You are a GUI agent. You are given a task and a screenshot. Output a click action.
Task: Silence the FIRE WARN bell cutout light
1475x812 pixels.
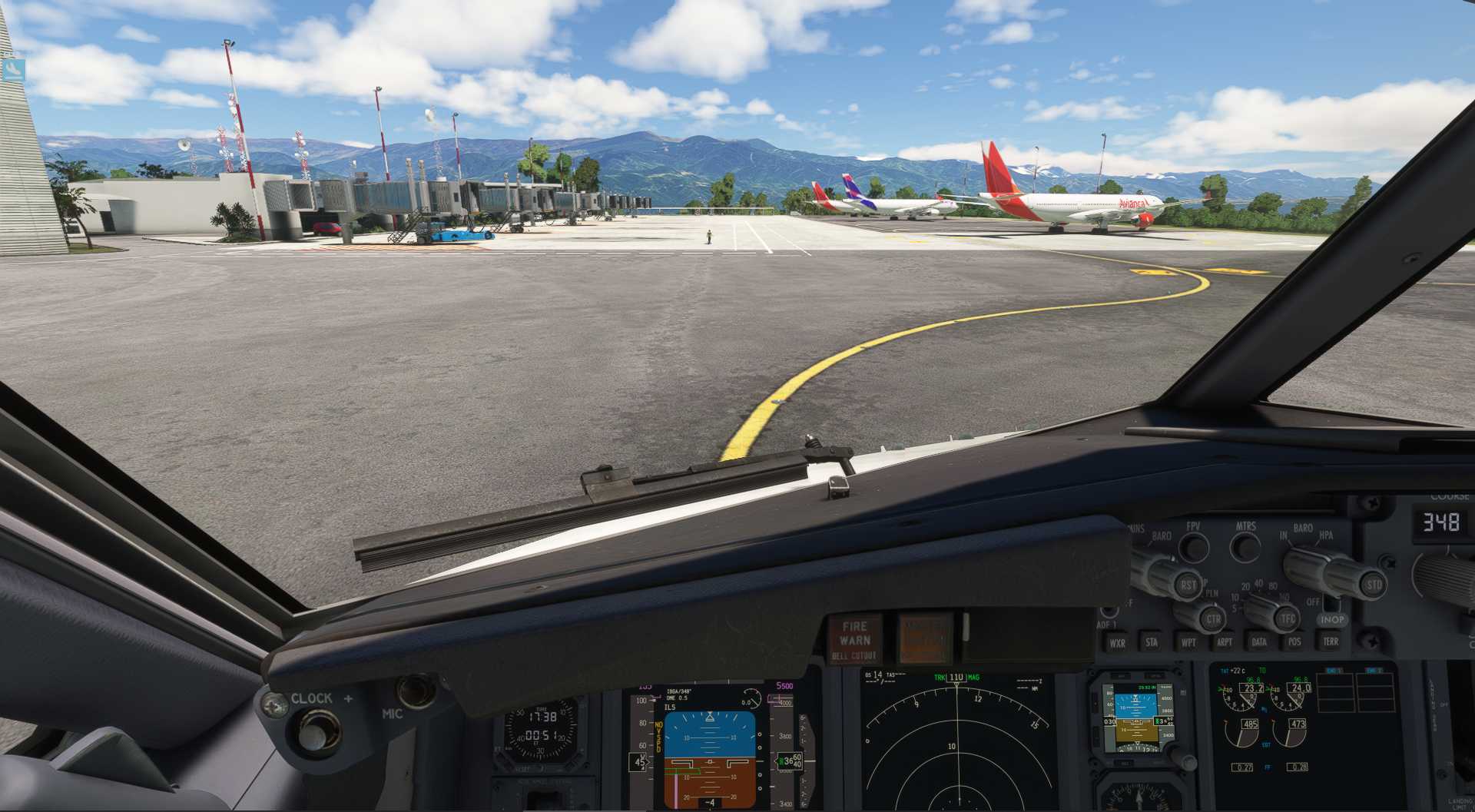click(854, 639)
